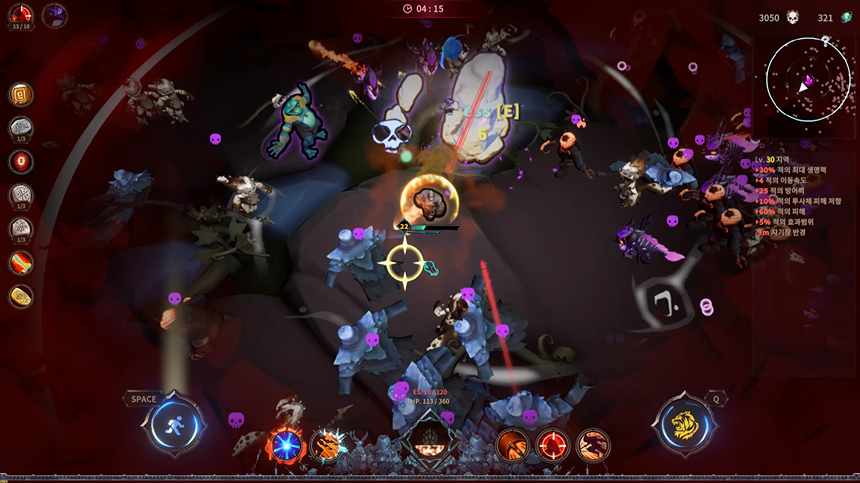This screenshot has height=483, width=860.
Task: Activate the orange slash skill icon
Action: coord(512,444)
